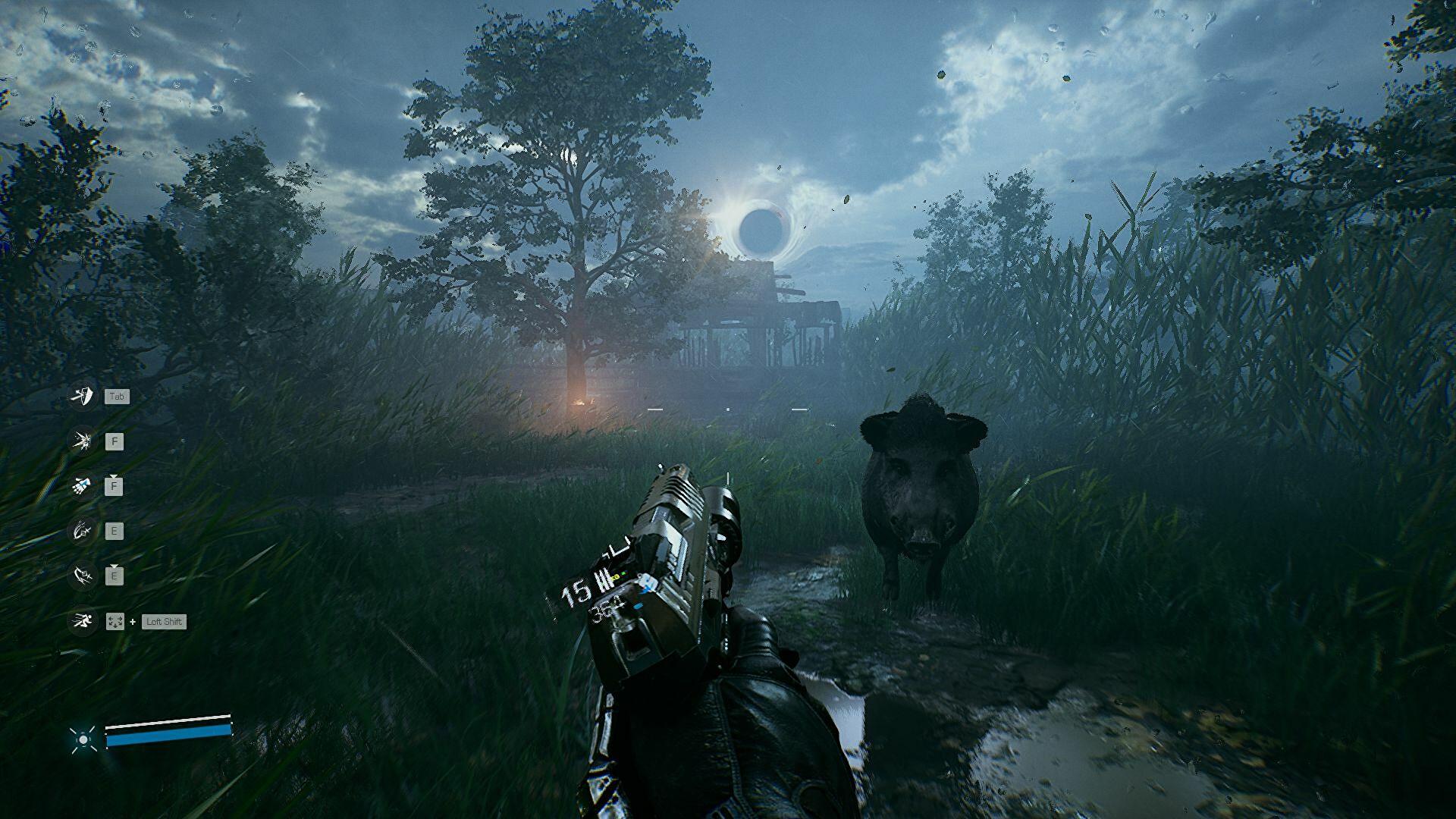
Task: Select the sword and shield guard icon
Action: [81, 396]
